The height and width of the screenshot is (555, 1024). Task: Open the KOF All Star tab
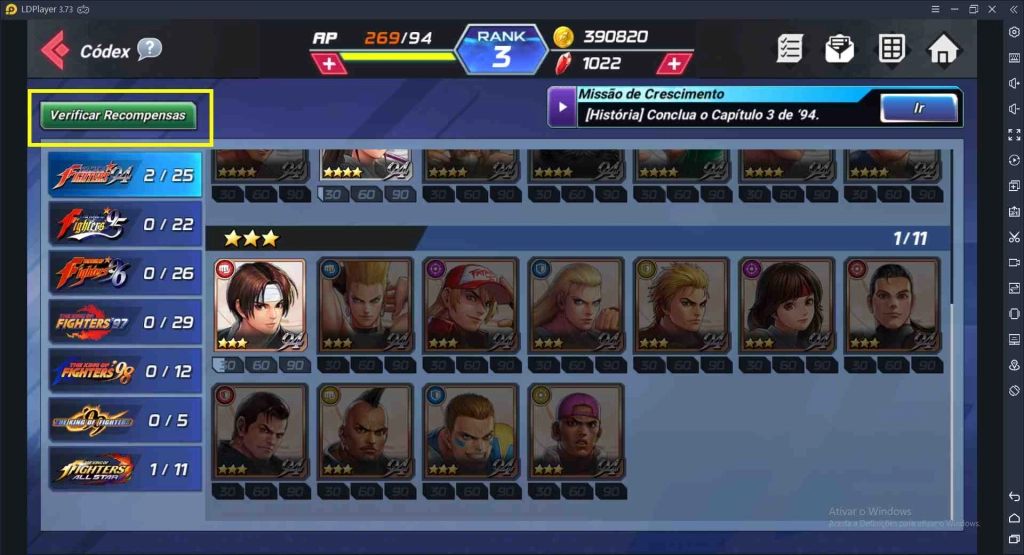[x=125, y=468]
